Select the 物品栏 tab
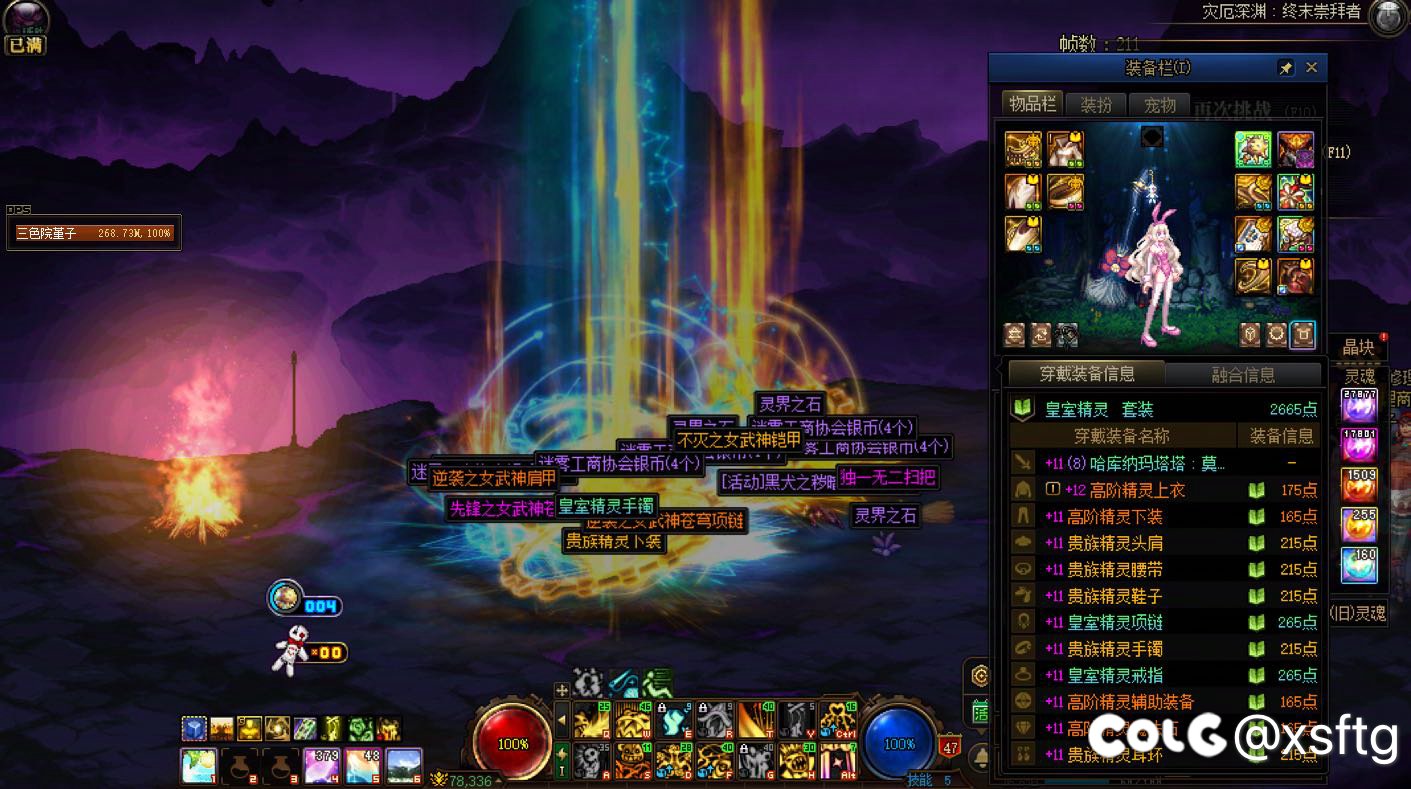Viewport: 1411px width, 789px height. 1032,103
